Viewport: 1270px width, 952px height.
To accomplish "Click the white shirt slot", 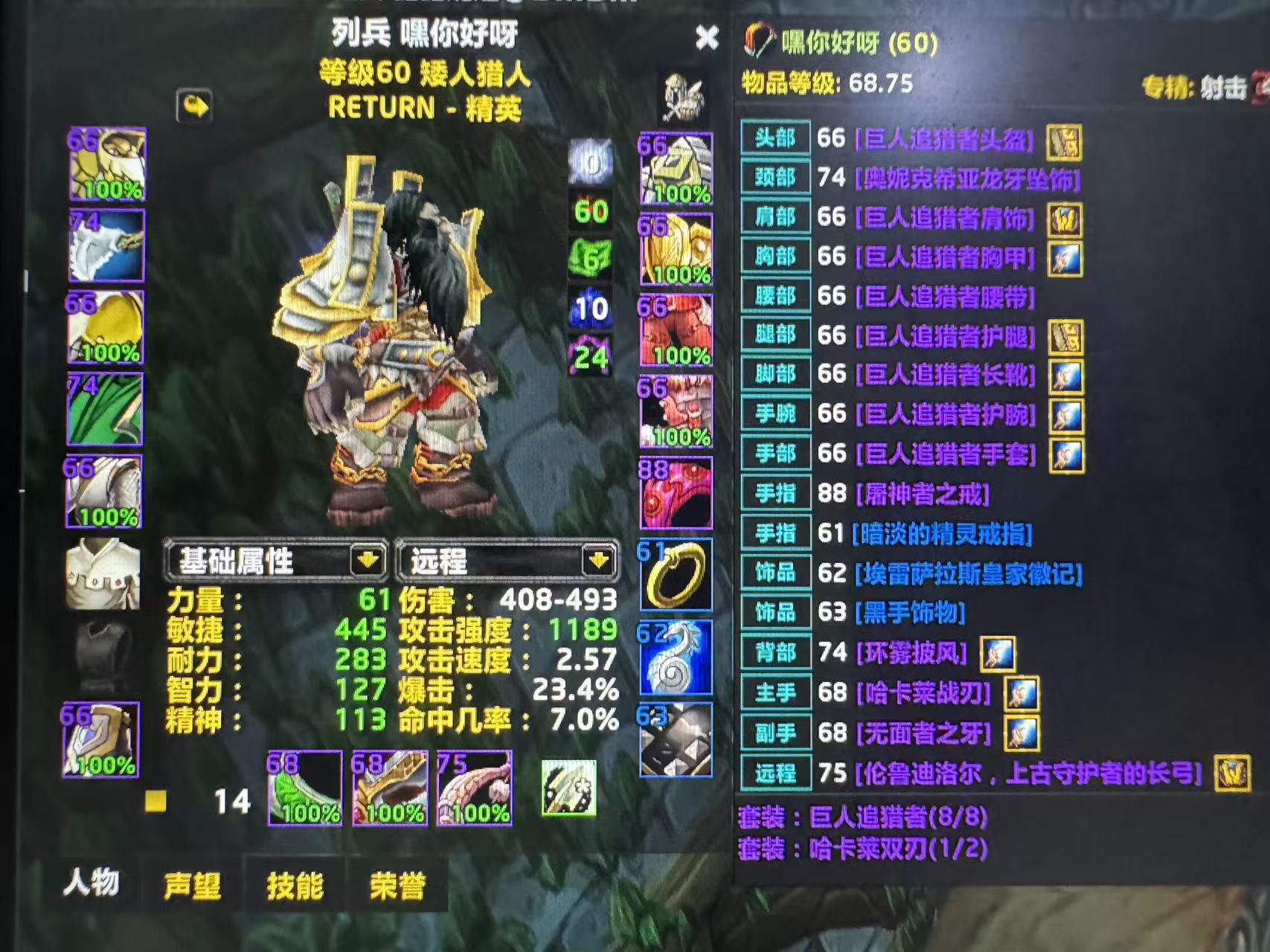I will coord(103,575).
